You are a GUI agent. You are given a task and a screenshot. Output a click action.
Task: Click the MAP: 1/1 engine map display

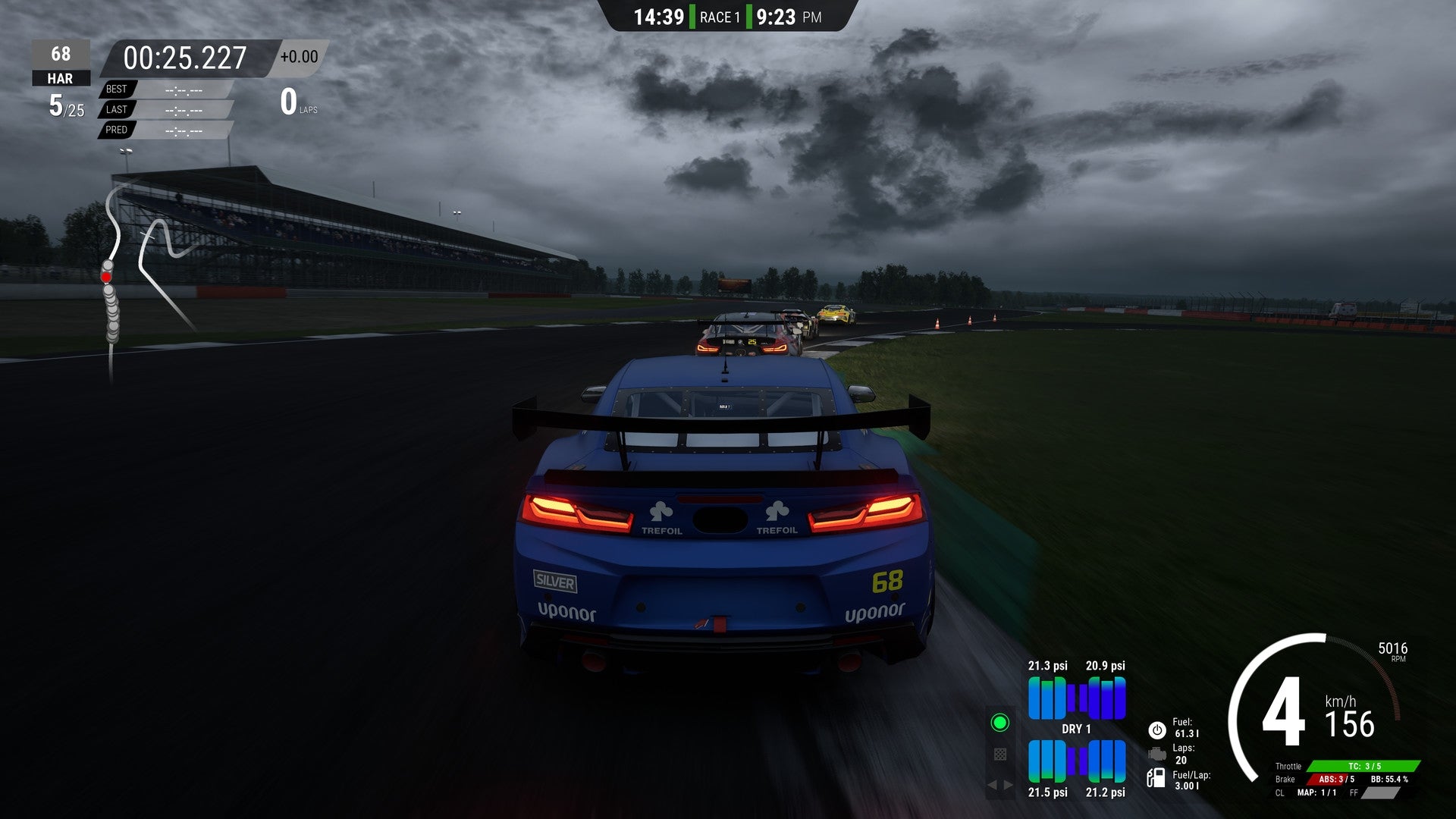pyautogui.click(x=1316, y=793)
